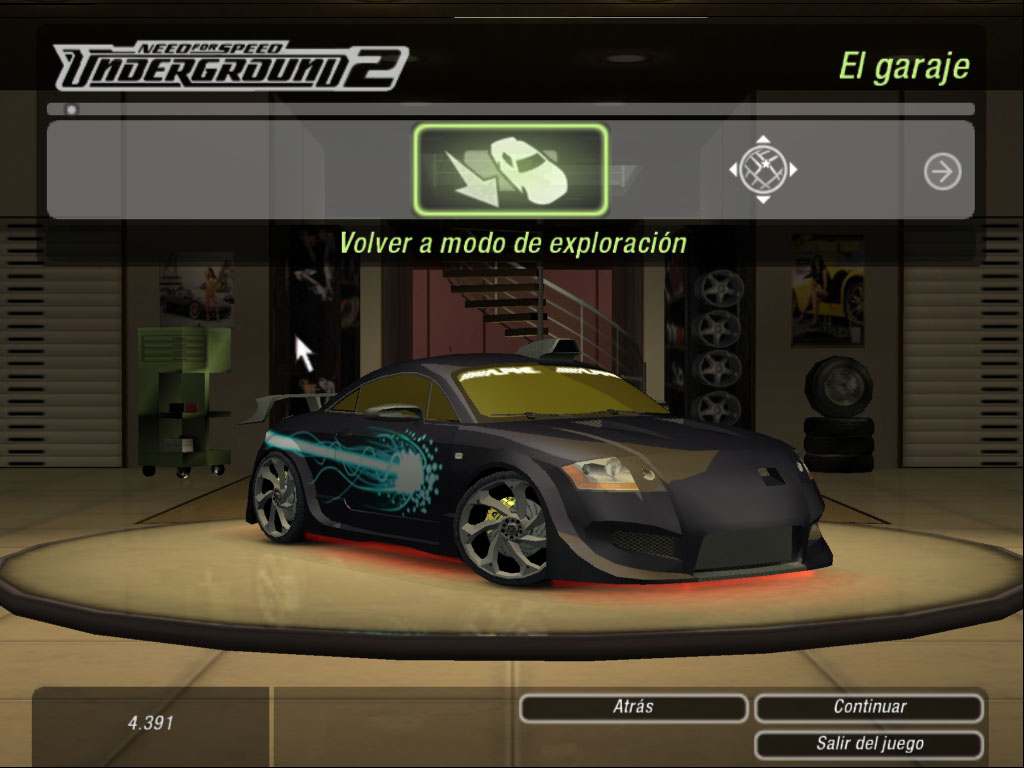Click the right arrow to scroll menu
The width and height of the screenshot is (1024, 768).
pos(942,172)
